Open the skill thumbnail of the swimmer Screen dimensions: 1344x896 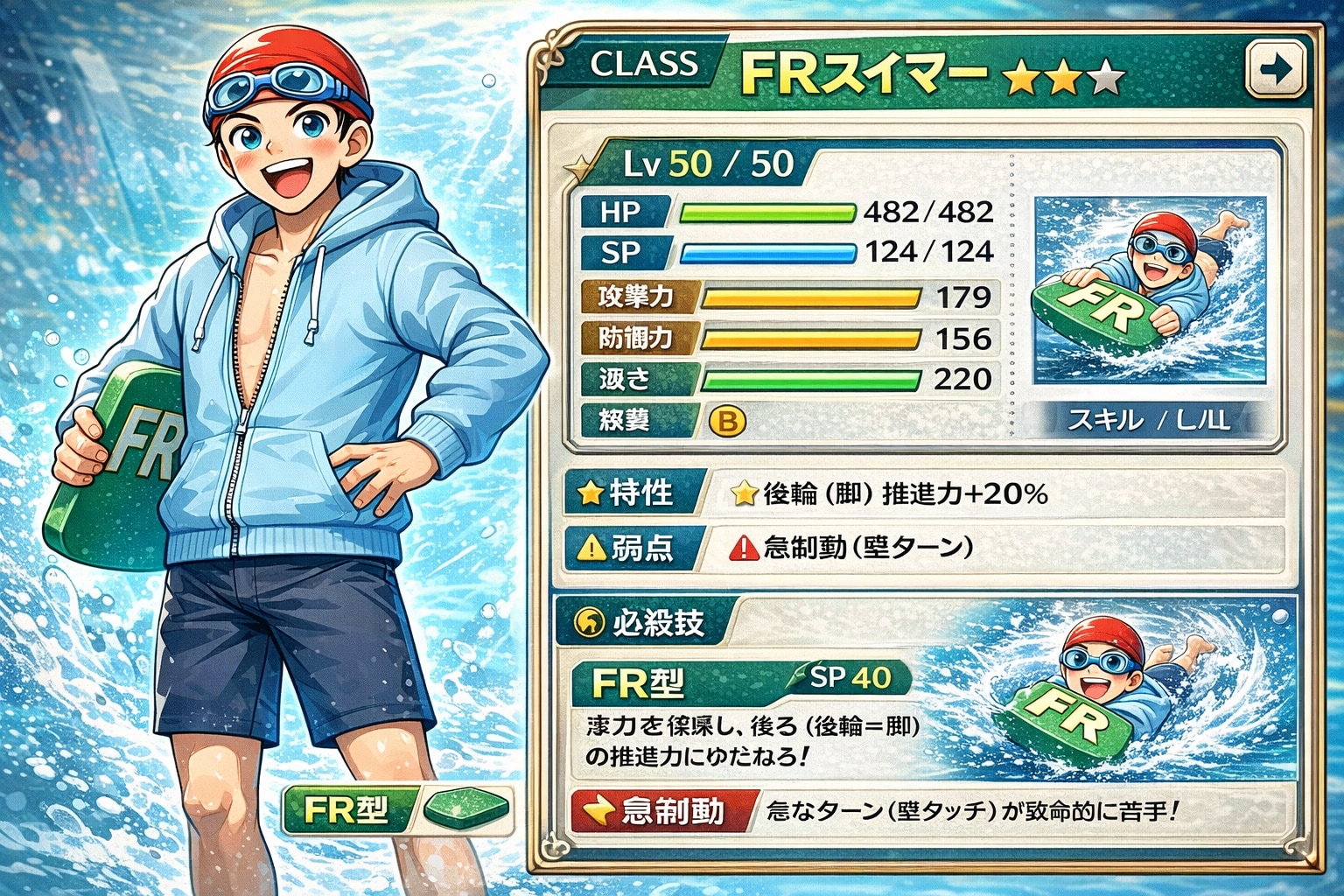click(1150, 290)
